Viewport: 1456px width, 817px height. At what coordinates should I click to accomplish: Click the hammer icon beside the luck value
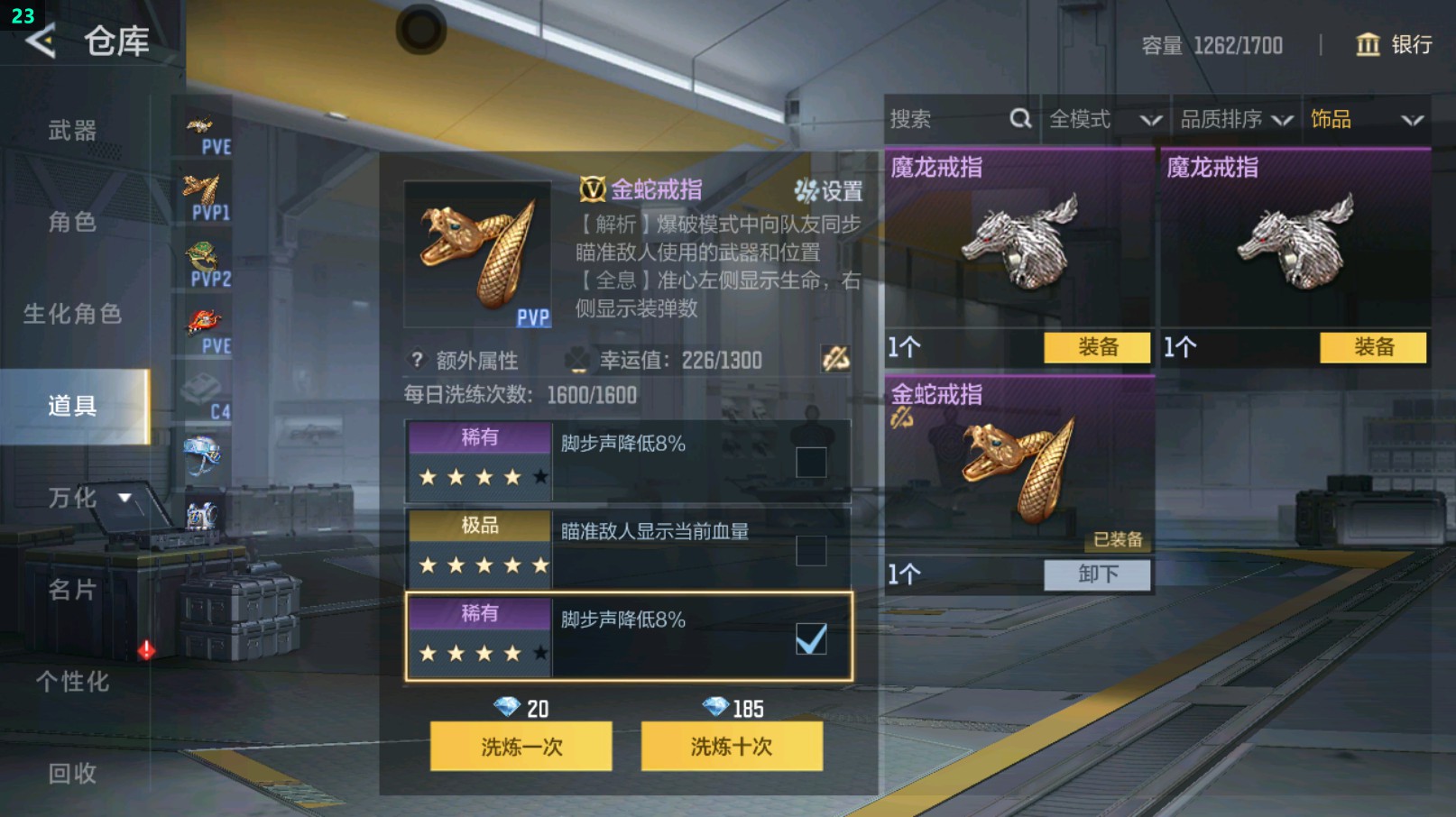pos(837,360)
